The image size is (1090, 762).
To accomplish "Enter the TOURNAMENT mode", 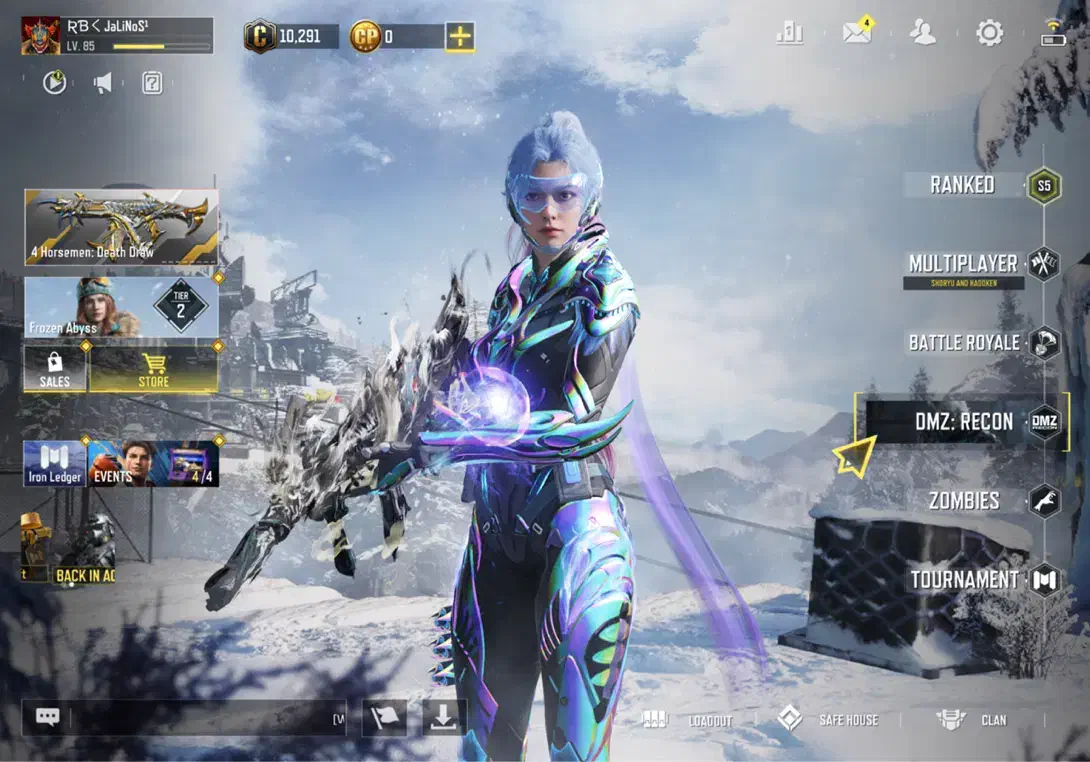I will tap(964, 579).
